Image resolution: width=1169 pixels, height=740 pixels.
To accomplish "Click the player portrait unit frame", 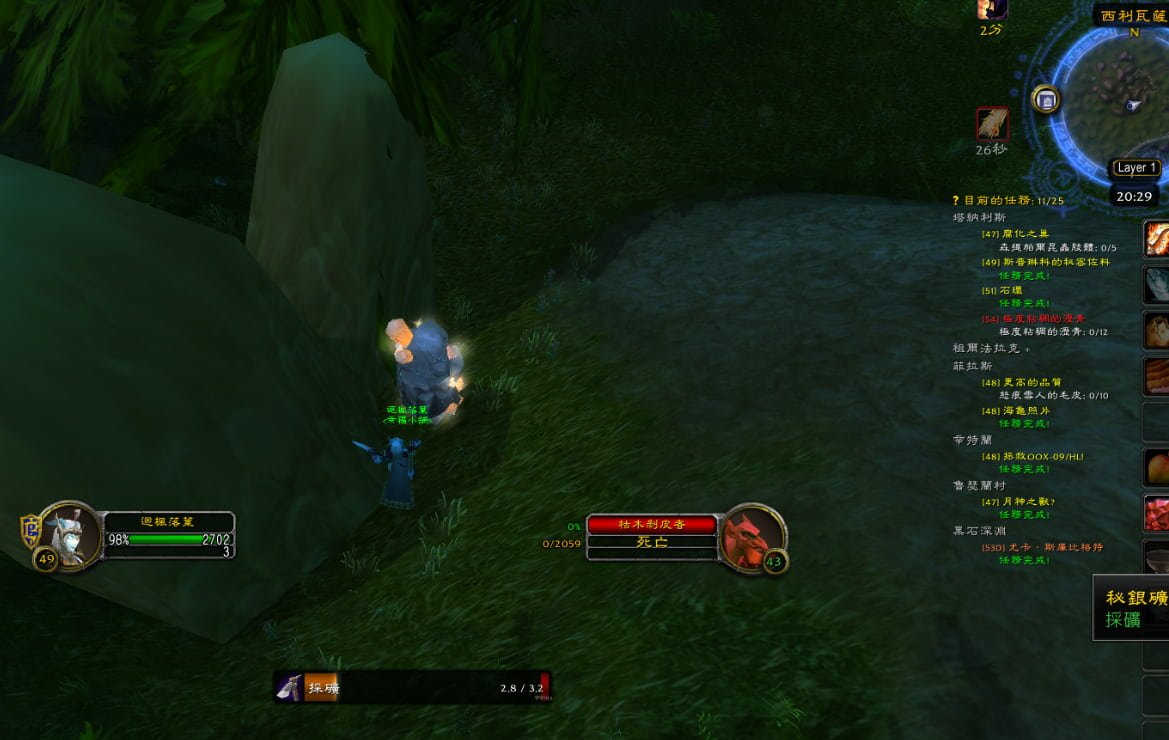I will 70,535.
